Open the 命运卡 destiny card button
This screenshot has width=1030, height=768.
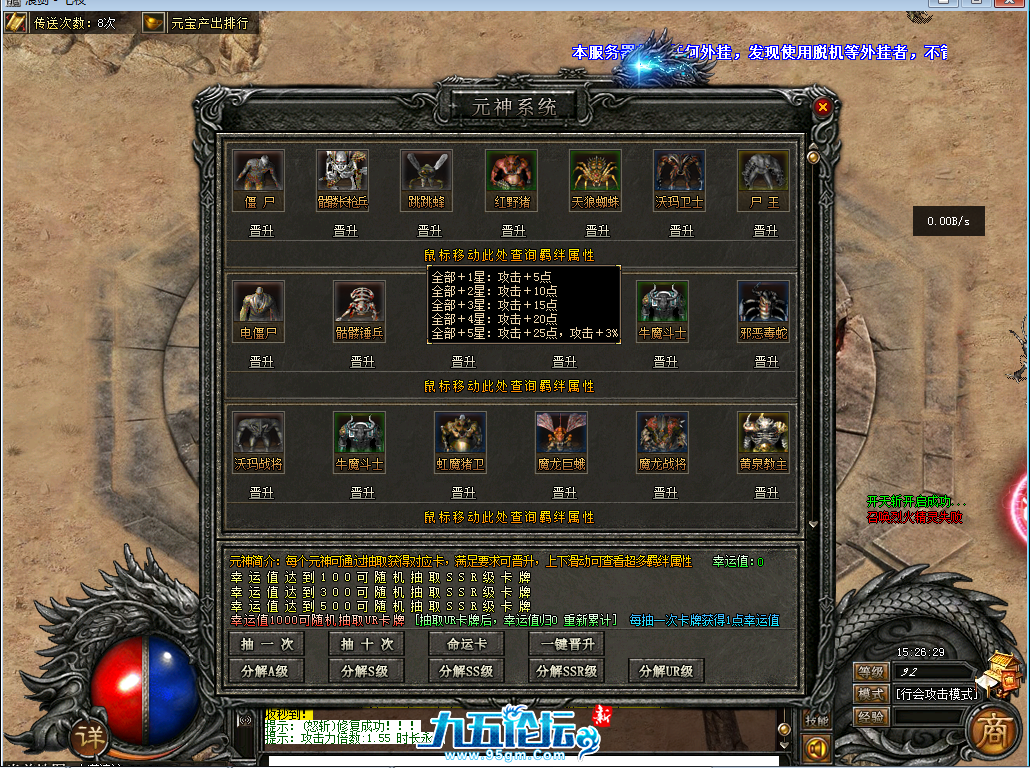tap(466, 645)
